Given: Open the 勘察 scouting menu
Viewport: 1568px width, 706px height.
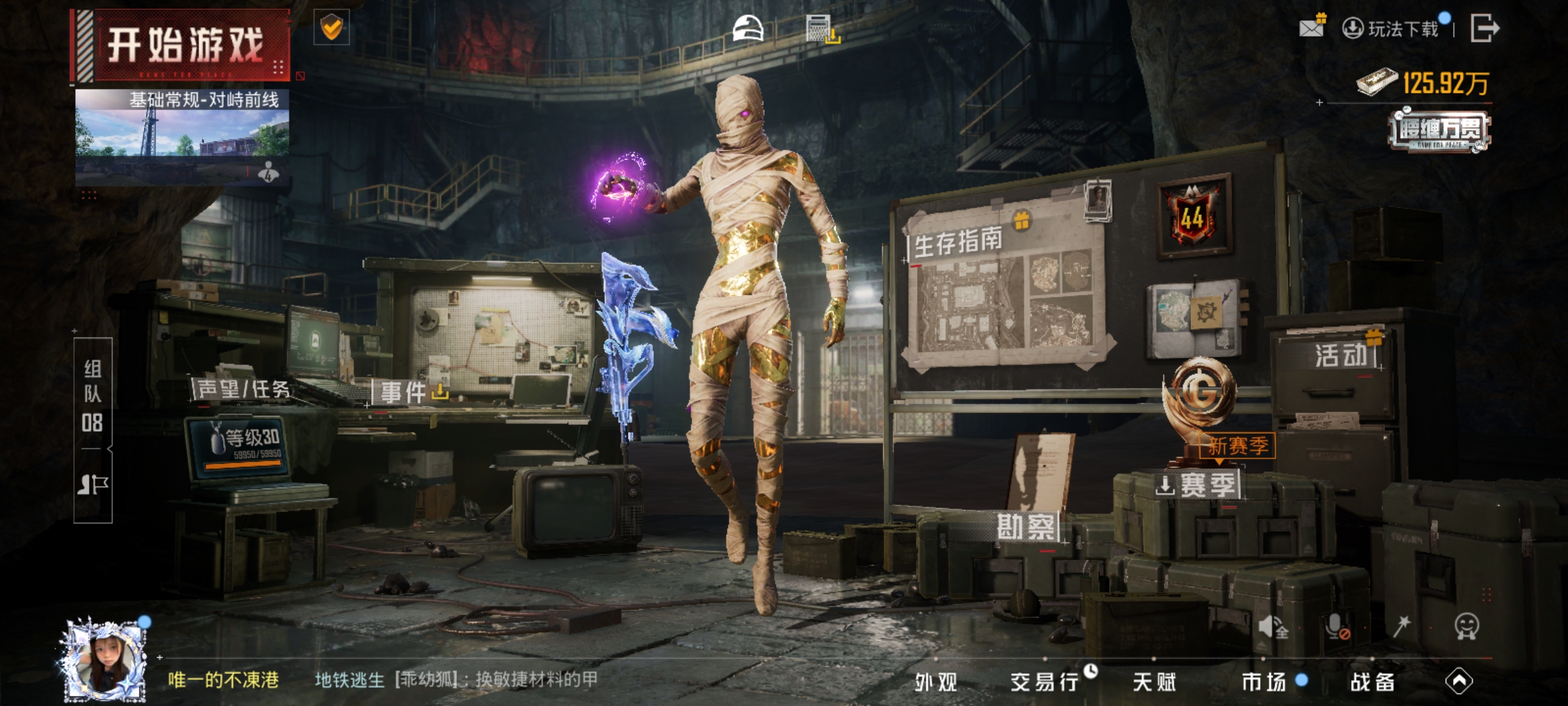Looking at the screenshot, I should 1026,527.
